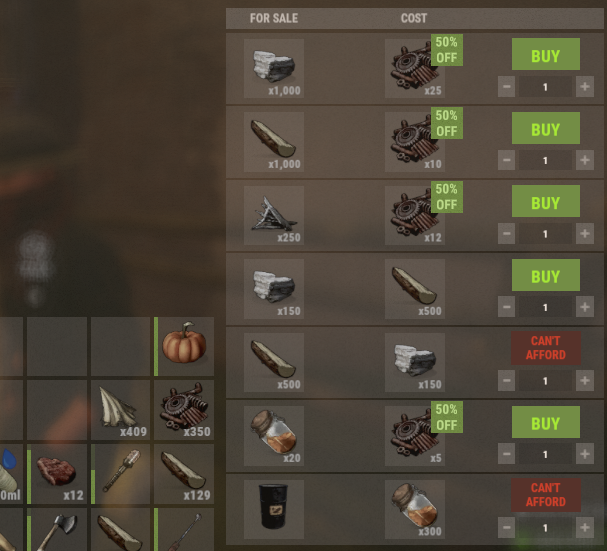The height and width of the screenshot is (551, 607).
Task: Buy 250 metal fragments for scrap
Action: 545,203
